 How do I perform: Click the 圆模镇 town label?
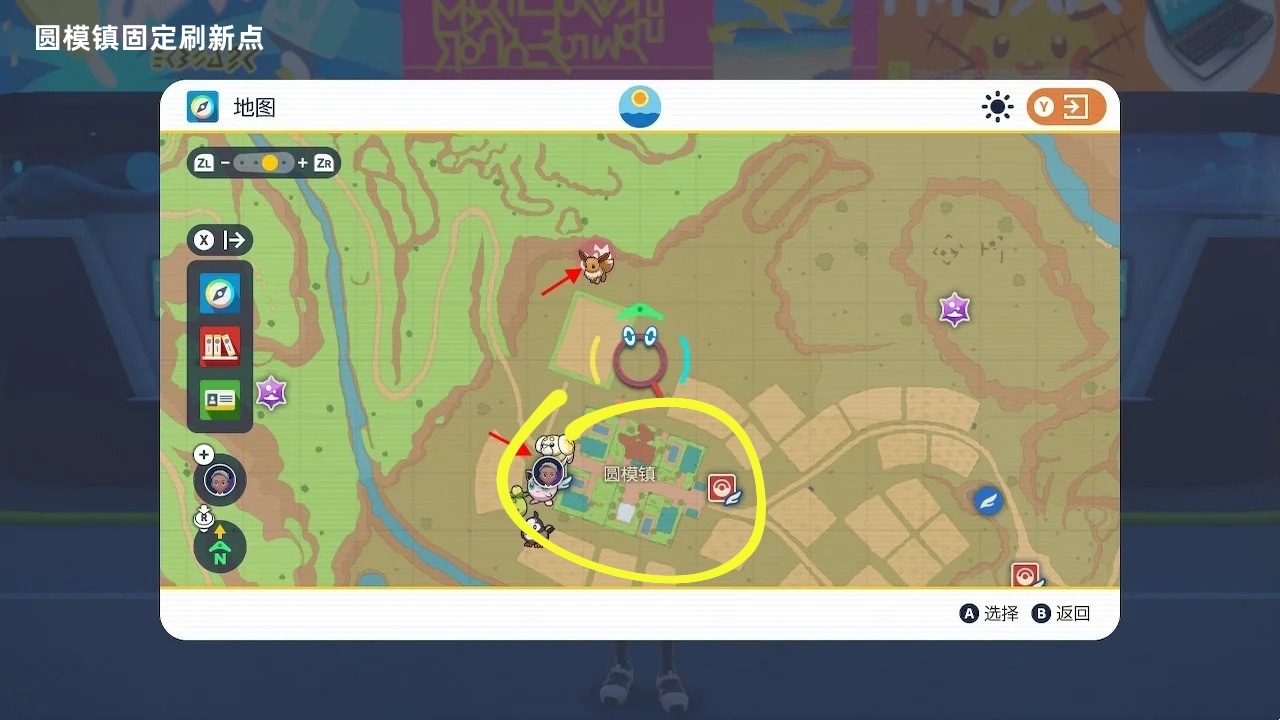coord(629,474)
